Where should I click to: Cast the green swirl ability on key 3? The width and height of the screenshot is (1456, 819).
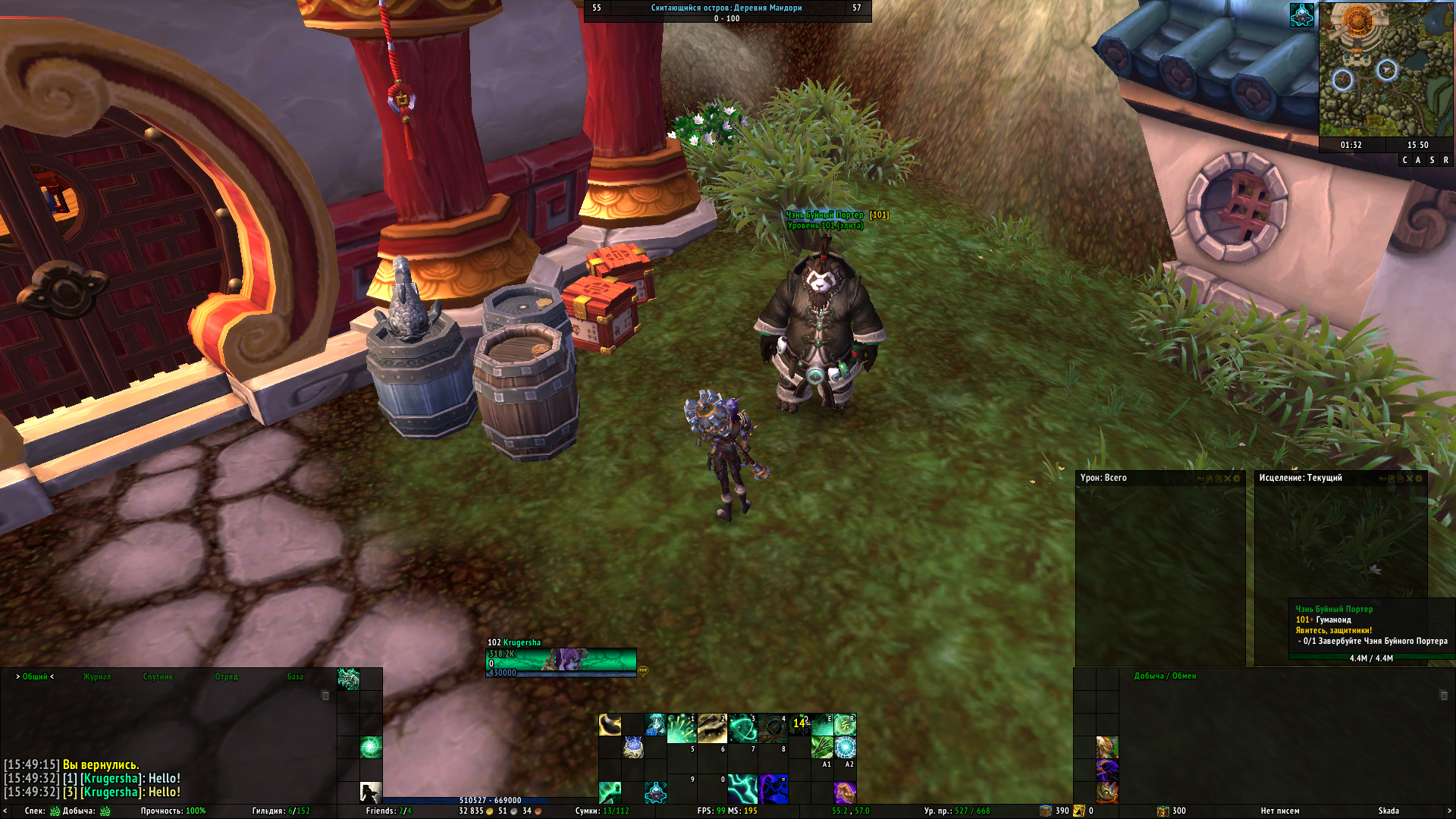[x=742, y=727]
